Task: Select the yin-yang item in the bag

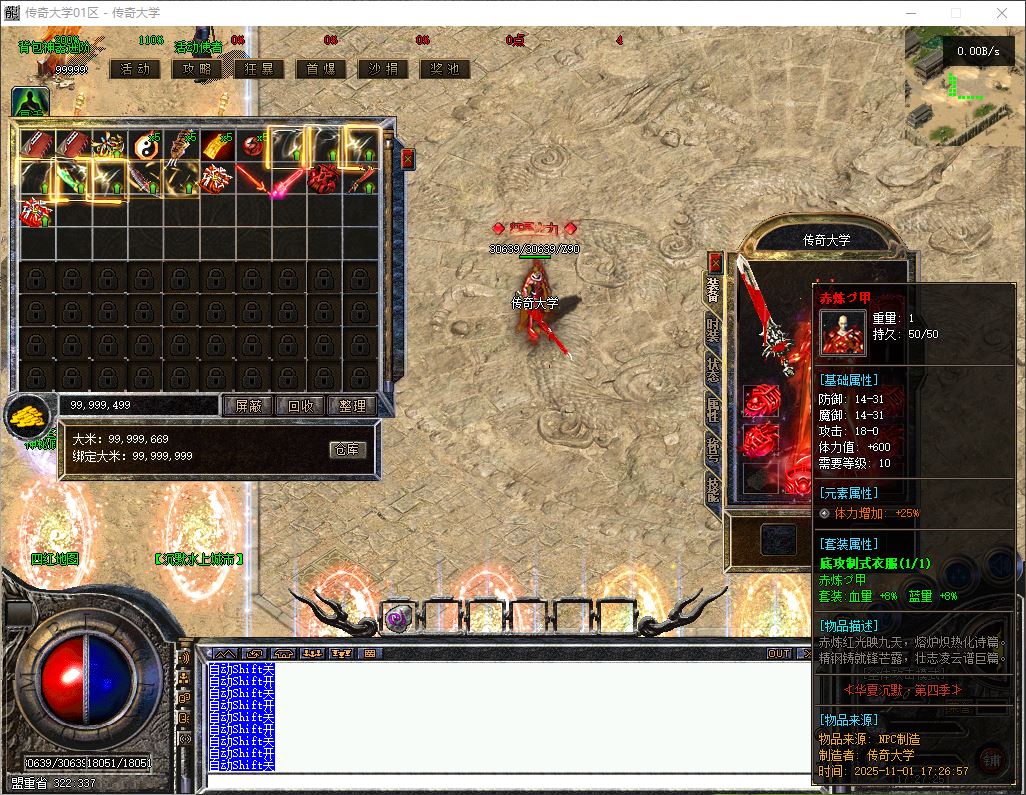Action: 145,146
